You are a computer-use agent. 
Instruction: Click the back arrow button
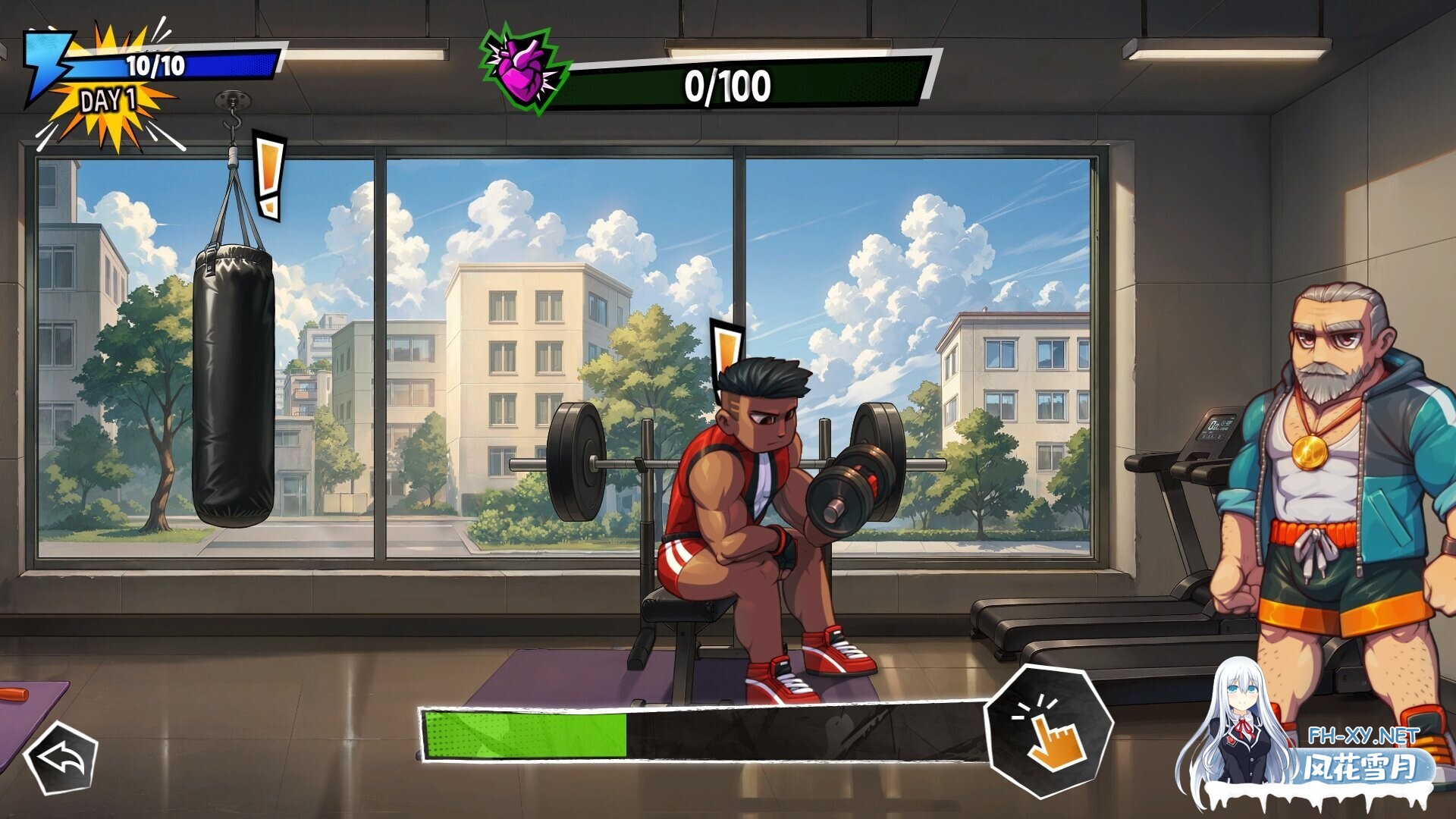61,758
